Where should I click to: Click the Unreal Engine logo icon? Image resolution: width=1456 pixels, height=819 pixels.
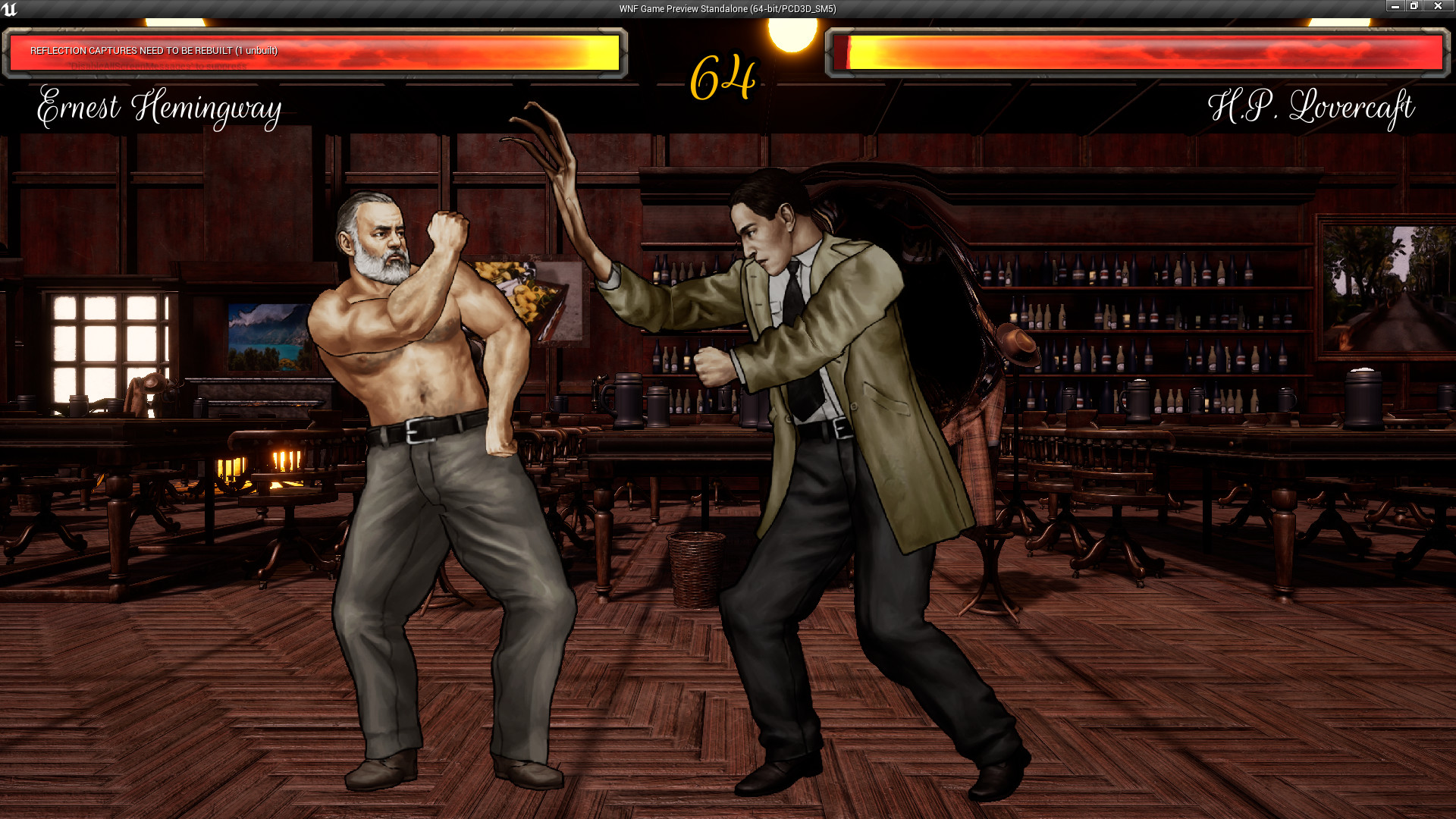click(x=11, y=8)
